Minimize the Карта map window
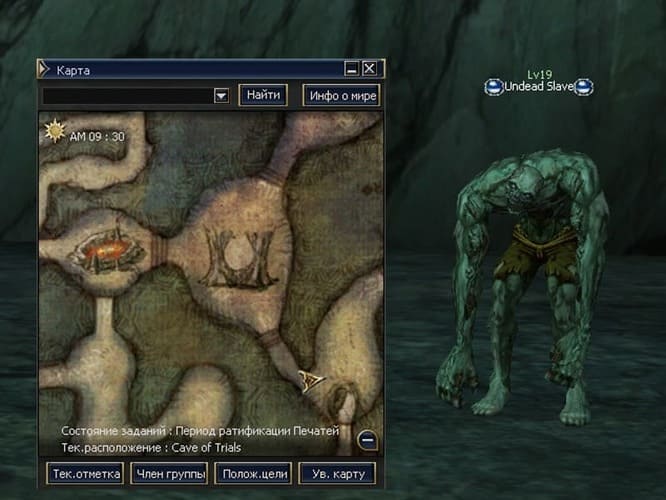666x500 pixels. tap(352, 69)
